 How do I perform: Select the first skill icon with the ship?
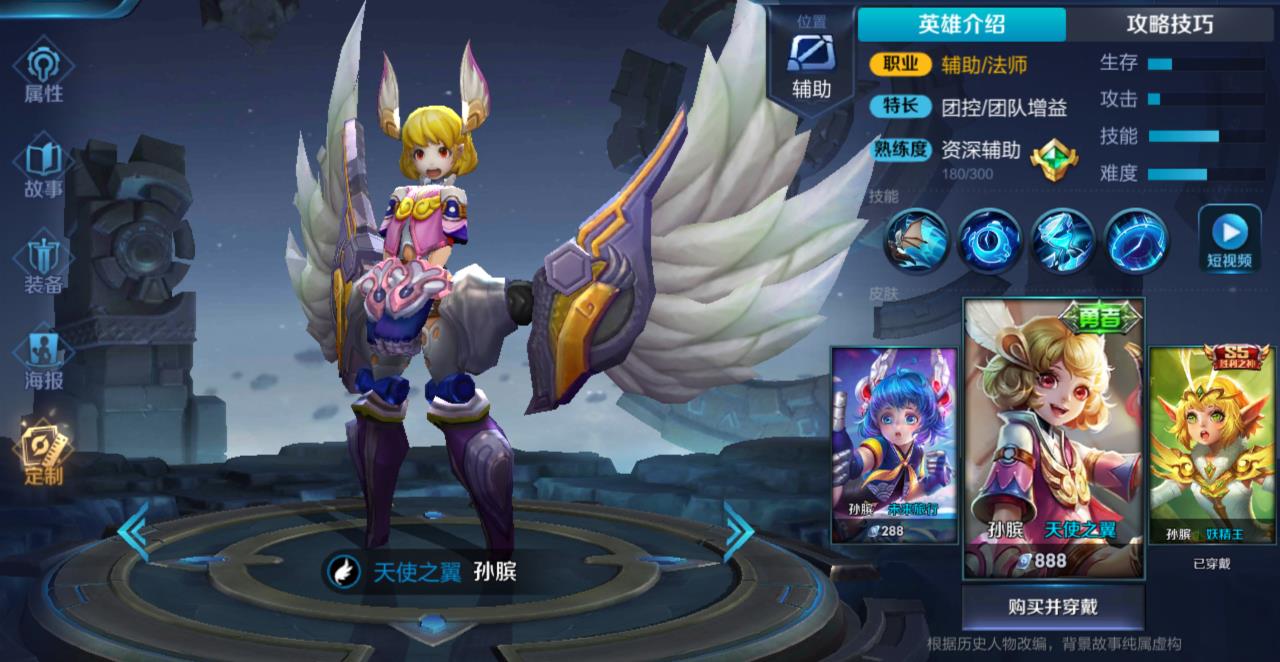point(915,240)
